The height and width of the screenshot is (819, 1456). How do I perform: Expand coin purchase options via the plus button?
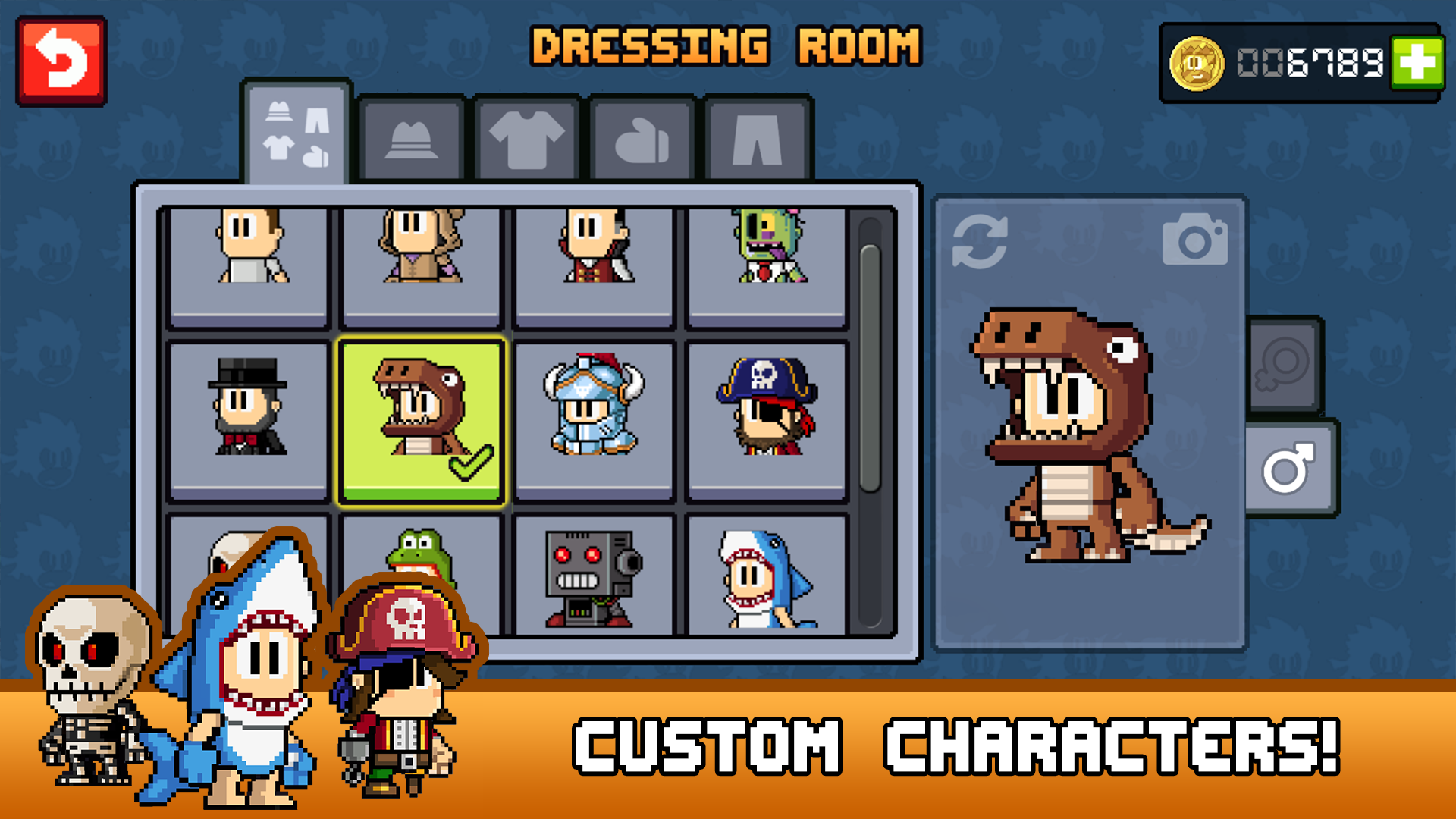click(x=1417, y=62)
